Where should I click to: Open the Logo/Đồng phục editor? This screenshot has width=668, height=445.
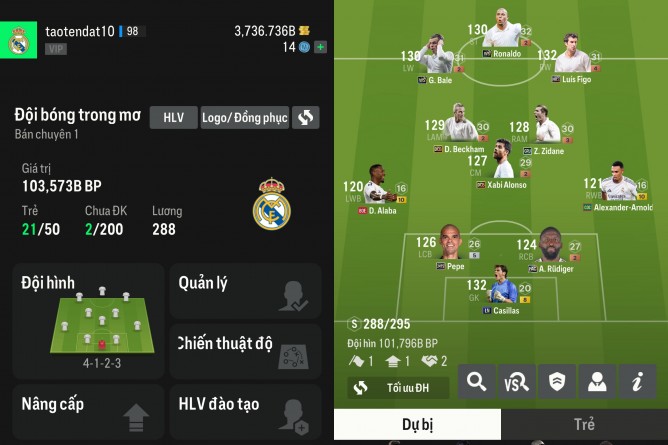(245, 117)
